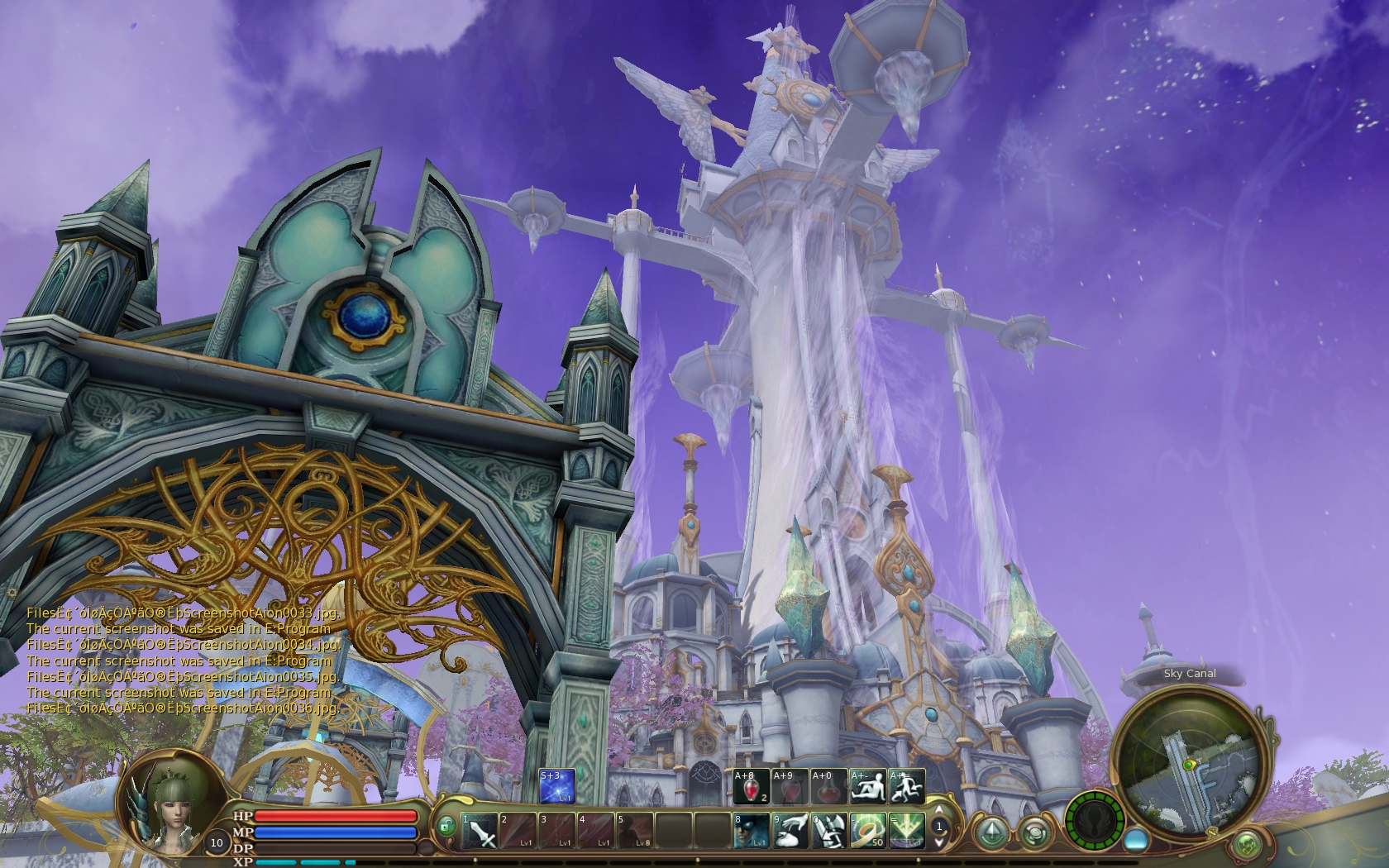Toggle the green quickbar lock button
The image size is (1389, 868).
click(x=446, y=826)
